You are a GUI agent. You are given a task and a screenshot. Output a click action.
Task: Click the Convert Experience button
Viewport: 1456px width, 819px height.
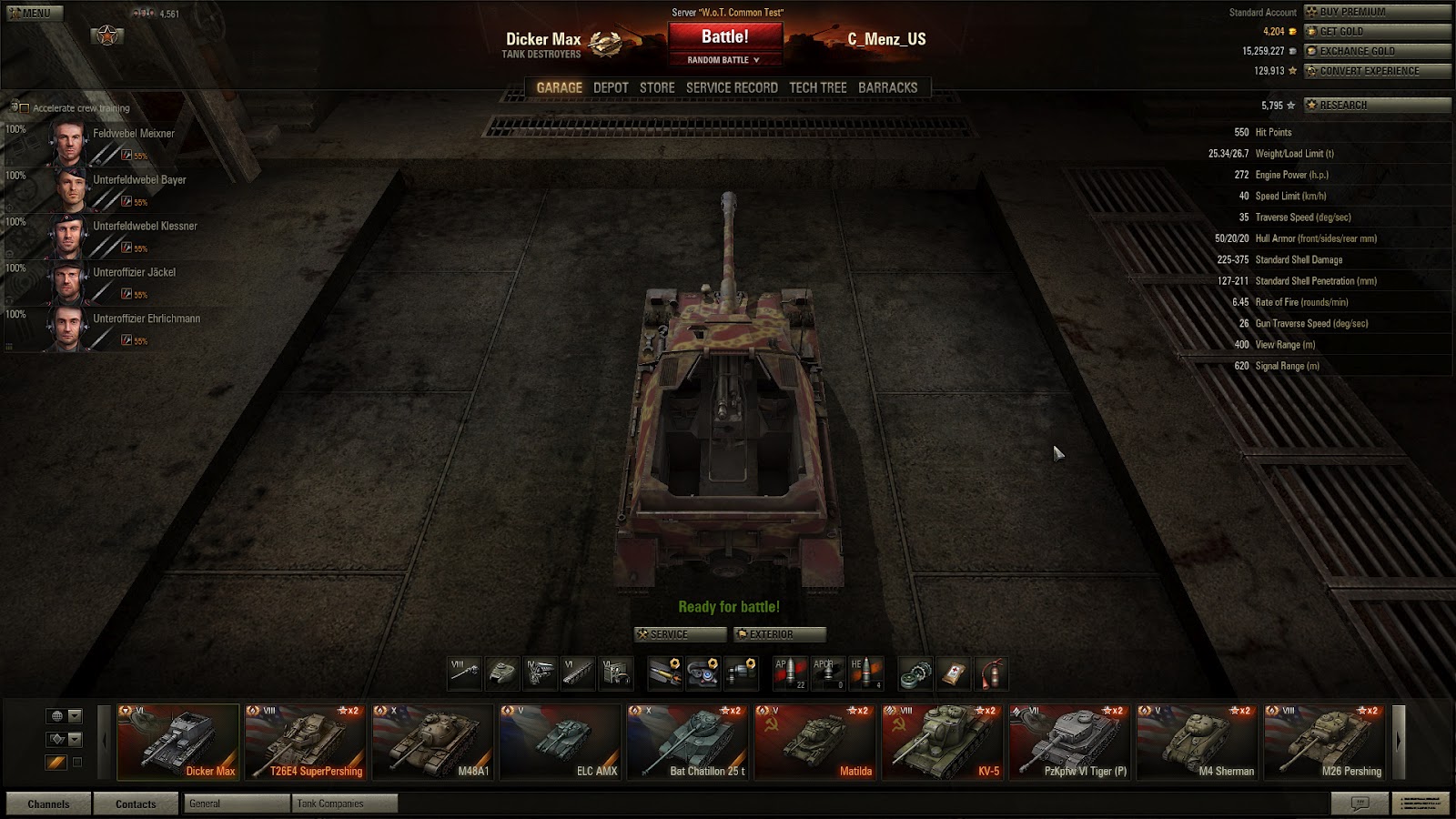point(1377,71)
